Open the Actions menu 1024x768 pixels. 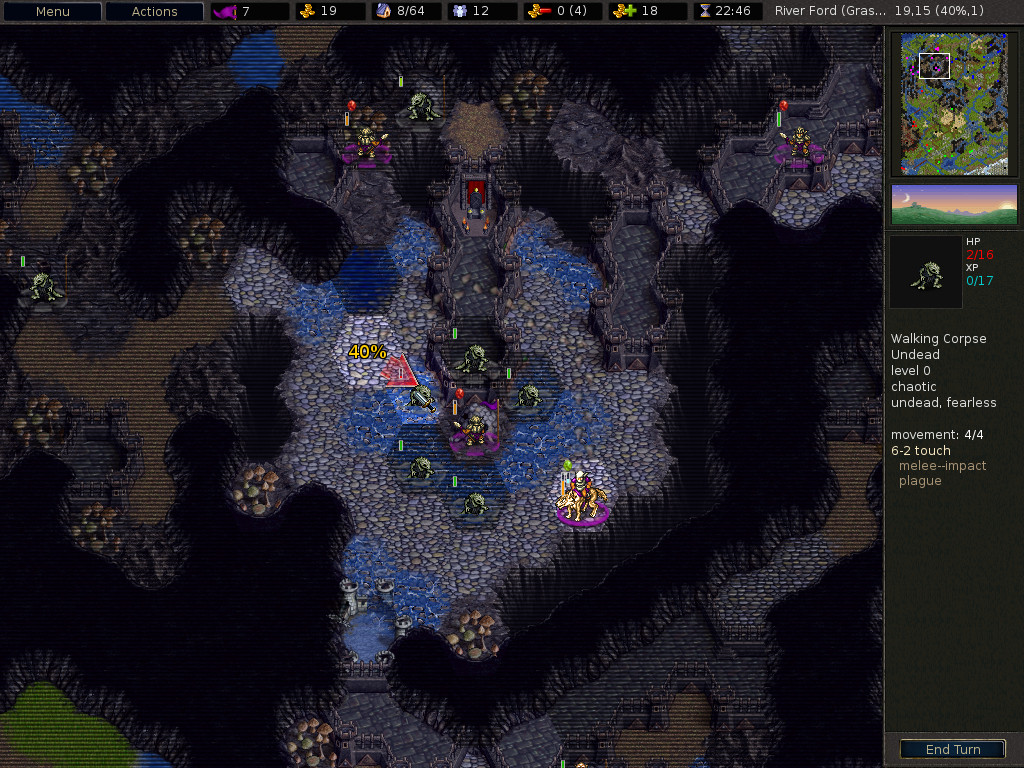(154, 12)
